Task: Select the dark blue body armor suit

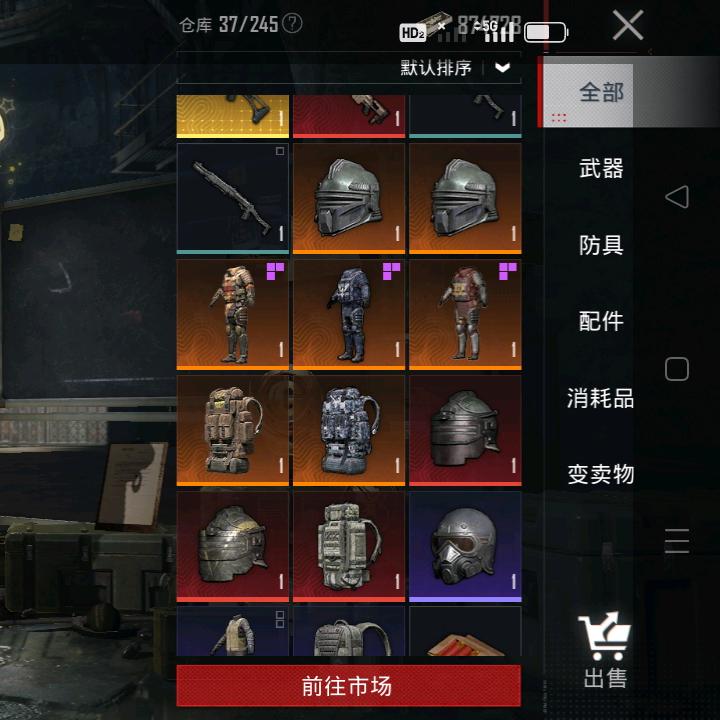Action: click(x=348, y=313)
